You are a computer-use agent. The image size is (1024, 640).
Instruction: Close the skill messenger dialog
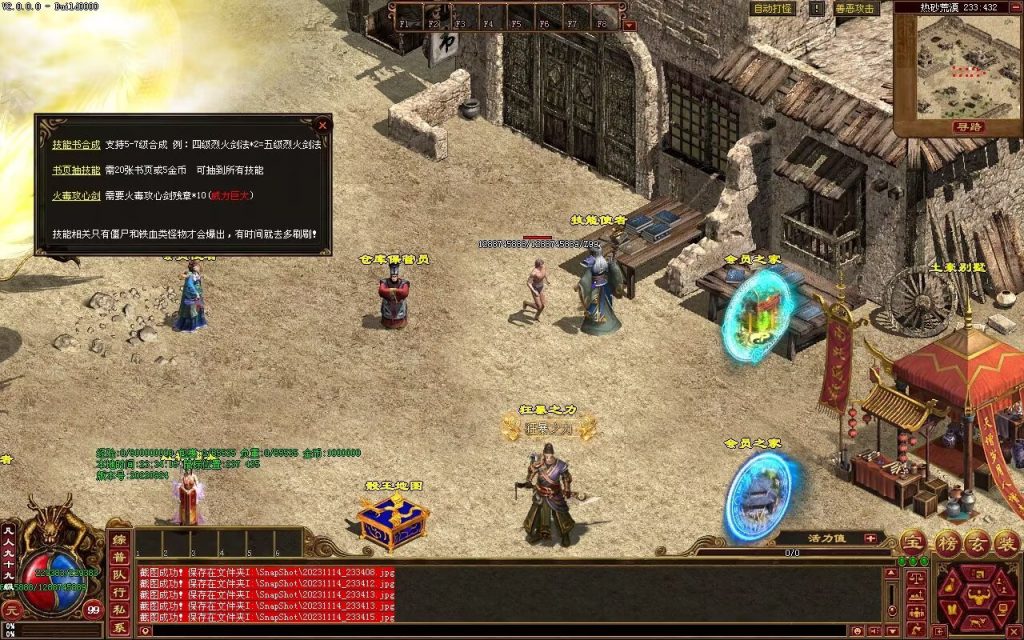322,125
